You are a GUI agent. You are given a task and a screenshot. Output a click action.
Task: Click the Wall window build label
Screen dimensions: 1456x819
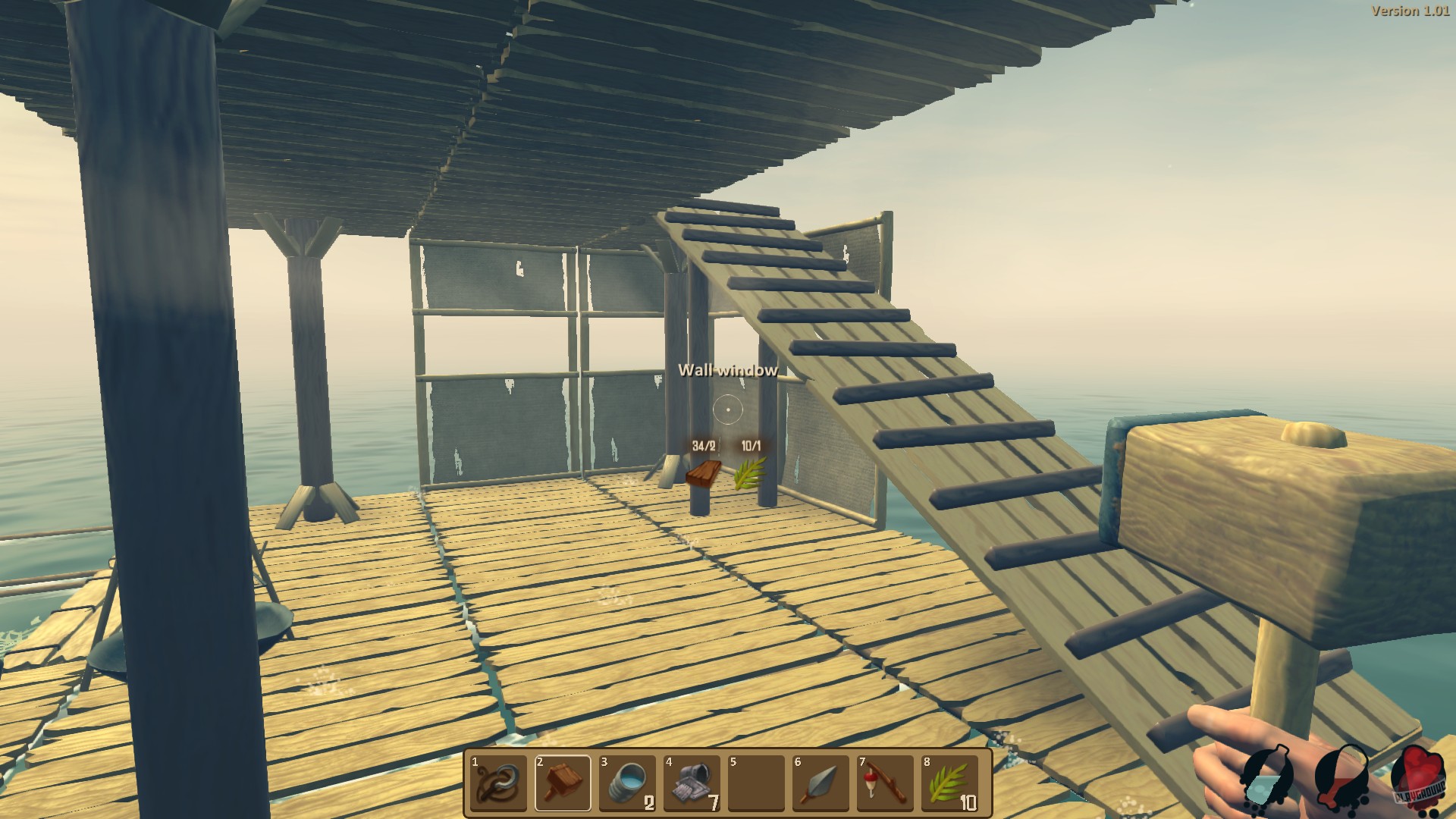(728, 372)
